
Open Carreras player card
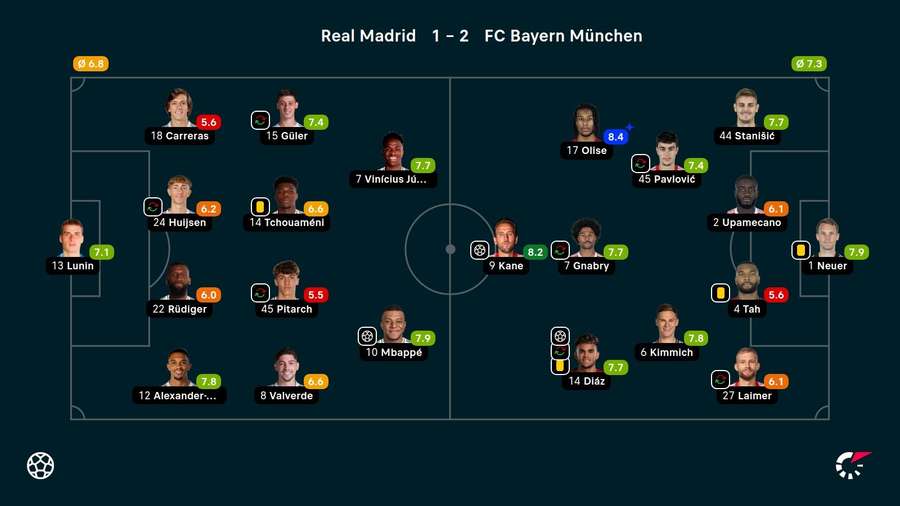[x=179, y=110]
